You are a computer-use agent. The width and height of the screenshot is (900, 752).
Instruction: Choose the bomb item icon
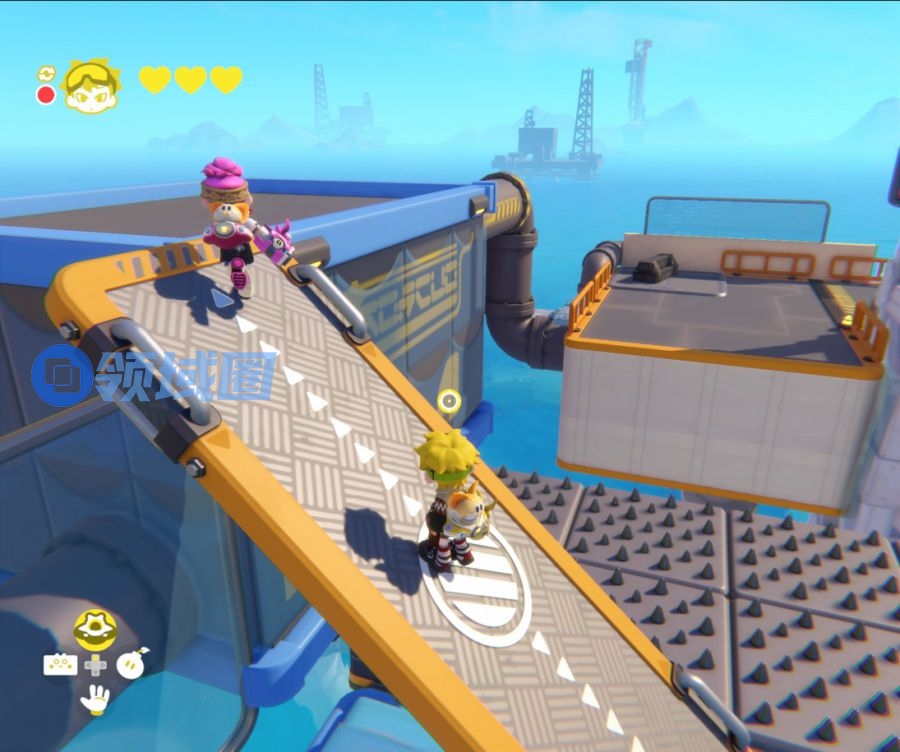tap(131, 664)
